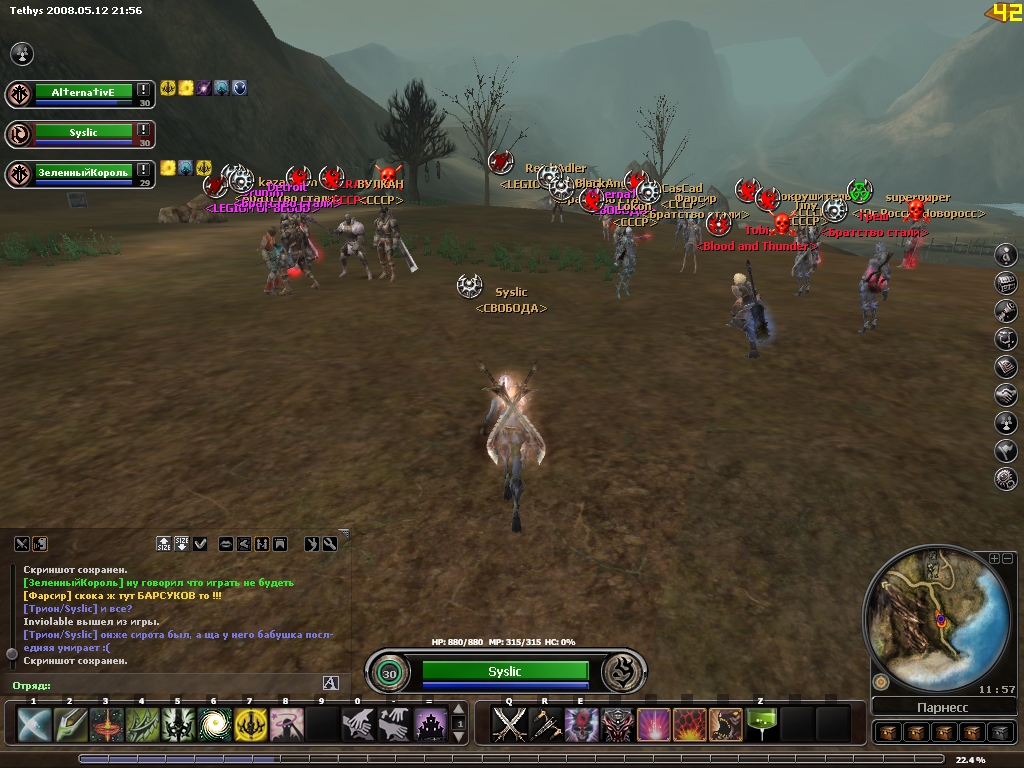The image size is (1024, 768).
Task: Open the party menu icon above party frames
Action: [x=22, y=53]
